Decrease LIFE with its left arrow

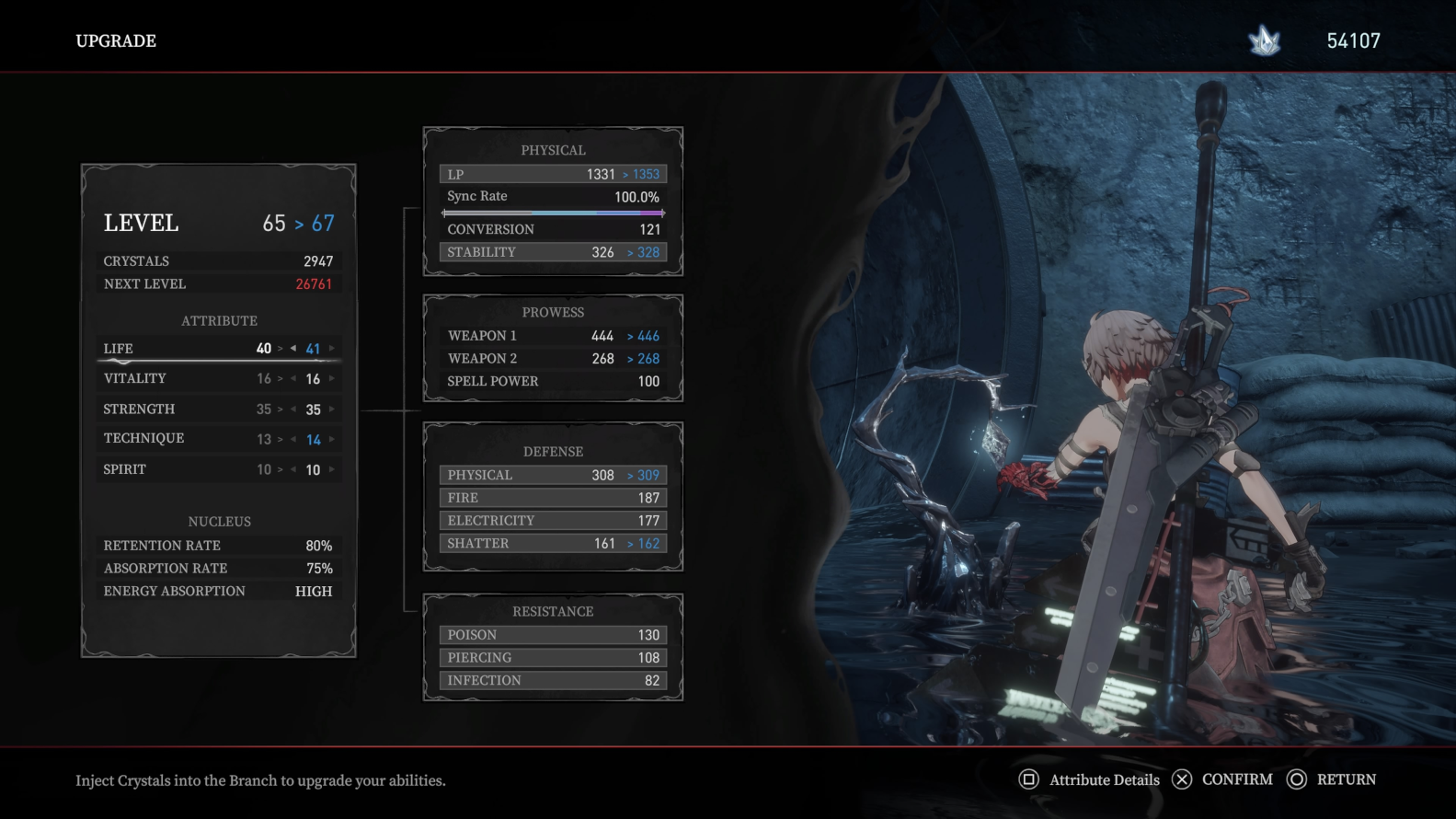coord(293,349)
